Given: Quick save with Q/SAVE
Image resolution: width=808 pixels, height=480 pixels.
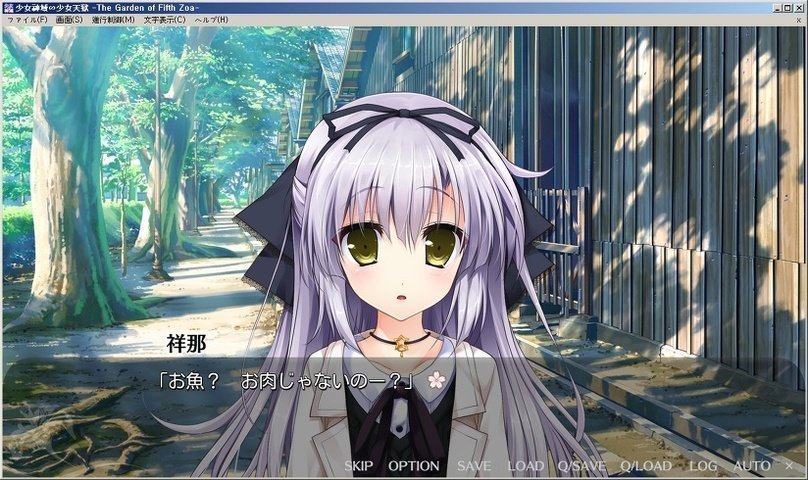Looking at the screenshot, I should pyautogui.click(x=582, y=466).
